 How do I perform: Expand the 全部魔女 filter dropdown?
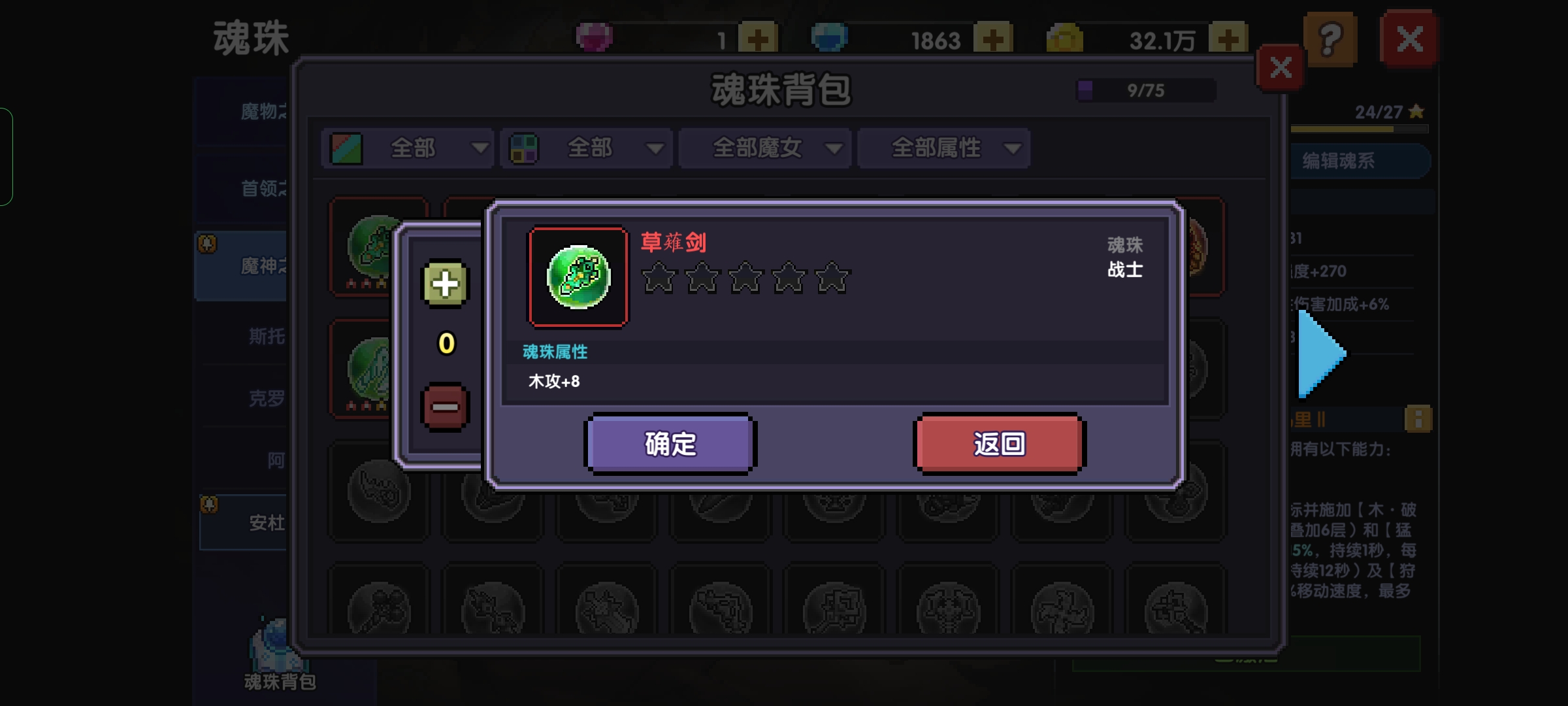click(x=764, y=148)
